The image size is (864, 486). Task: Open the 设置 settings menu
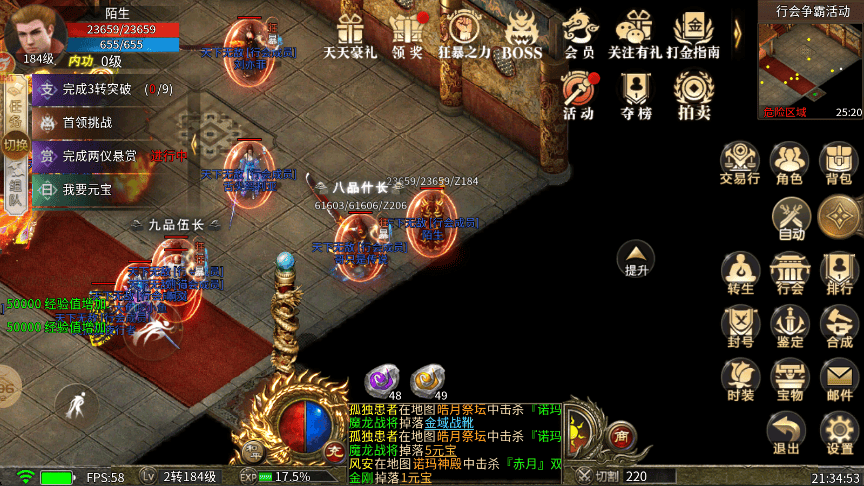point(839,433)
